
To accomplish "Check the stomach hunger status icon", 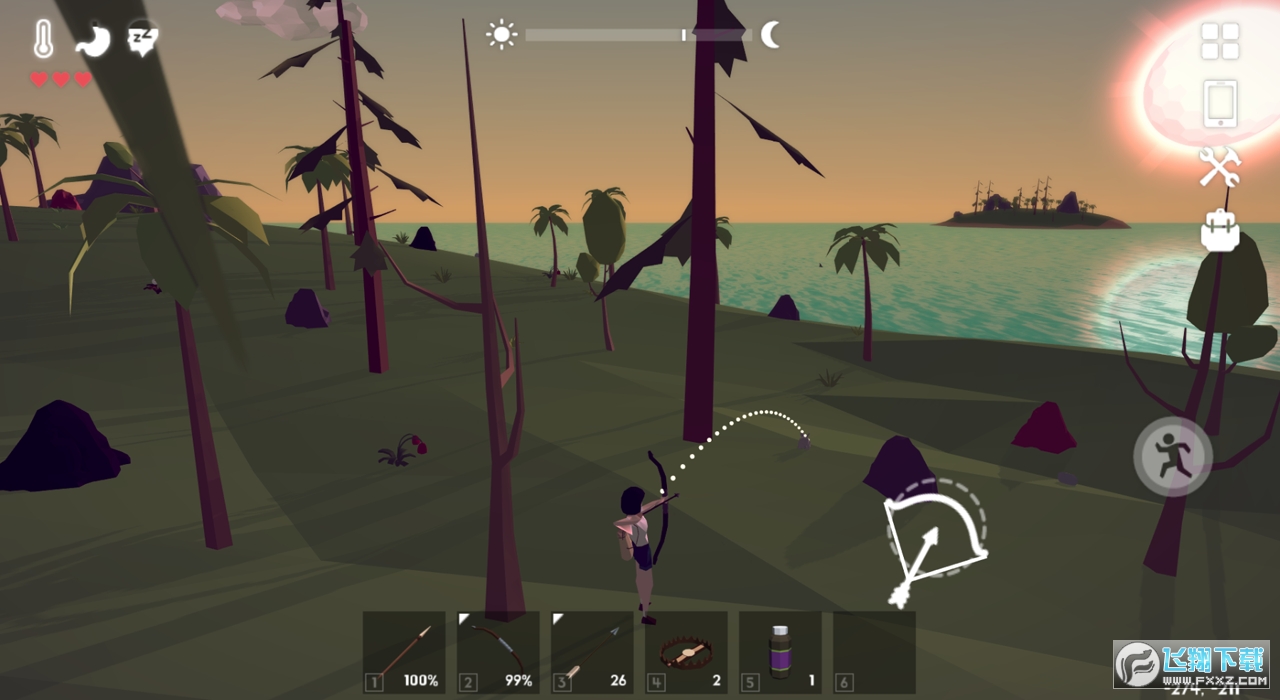I will pos(93,40).
